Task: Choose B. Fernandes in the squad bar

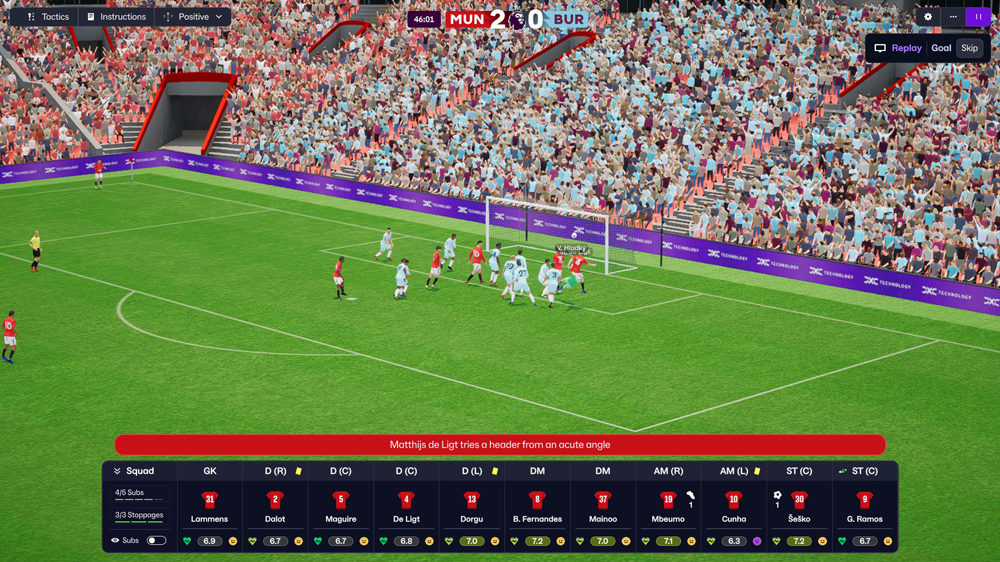Action: click(x=537, y=505)
